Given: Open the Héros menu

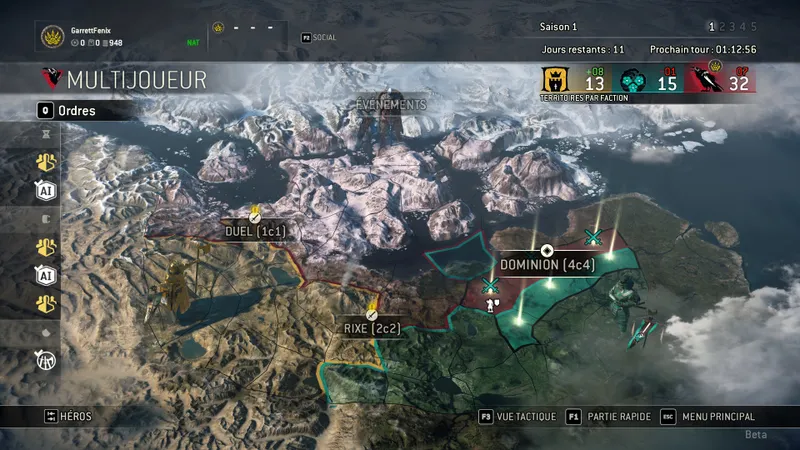Looking at the screenshot, I should coord(68,416).
